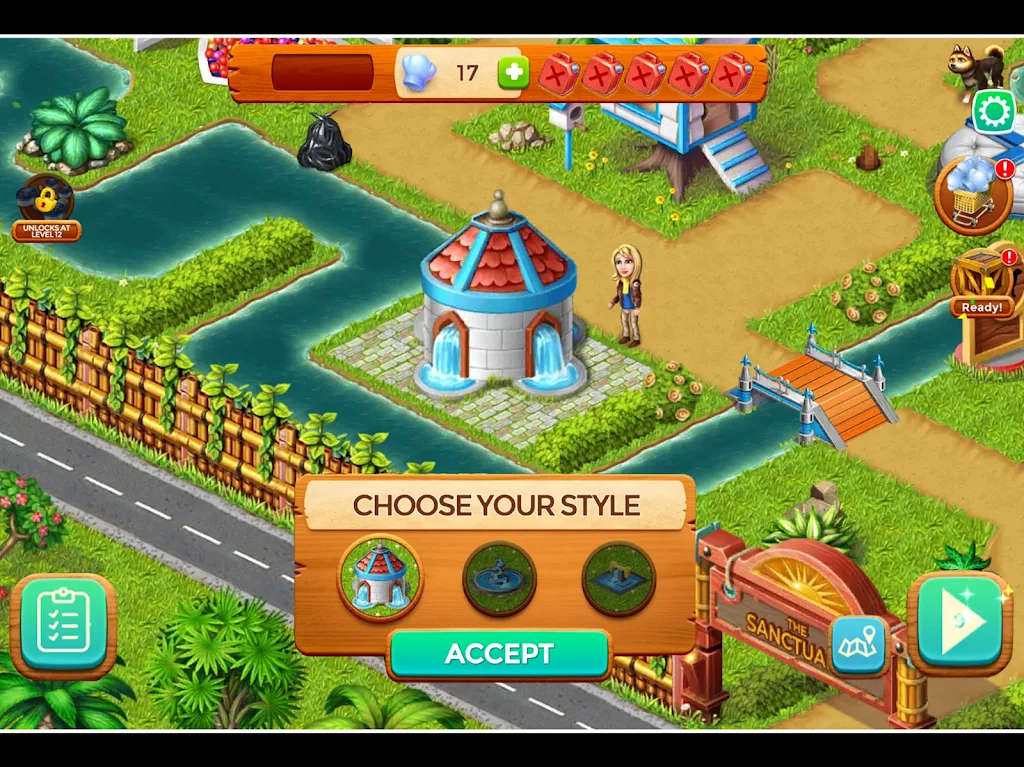Open the task checklist clipboard
Viewport: 1024px width, 767px height.
[63, 625]
